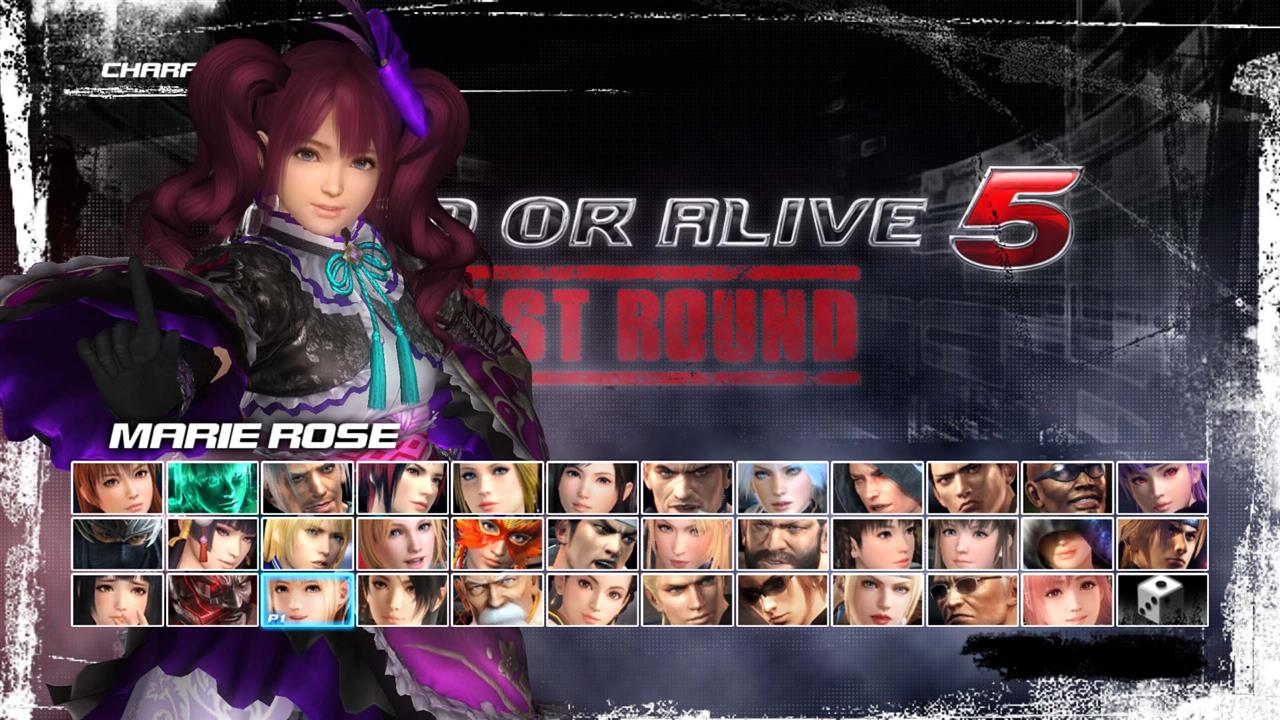The image size is (1280, 720).
Task: Choose the red-masked Raidou portrait
Action: click(213, 600)
